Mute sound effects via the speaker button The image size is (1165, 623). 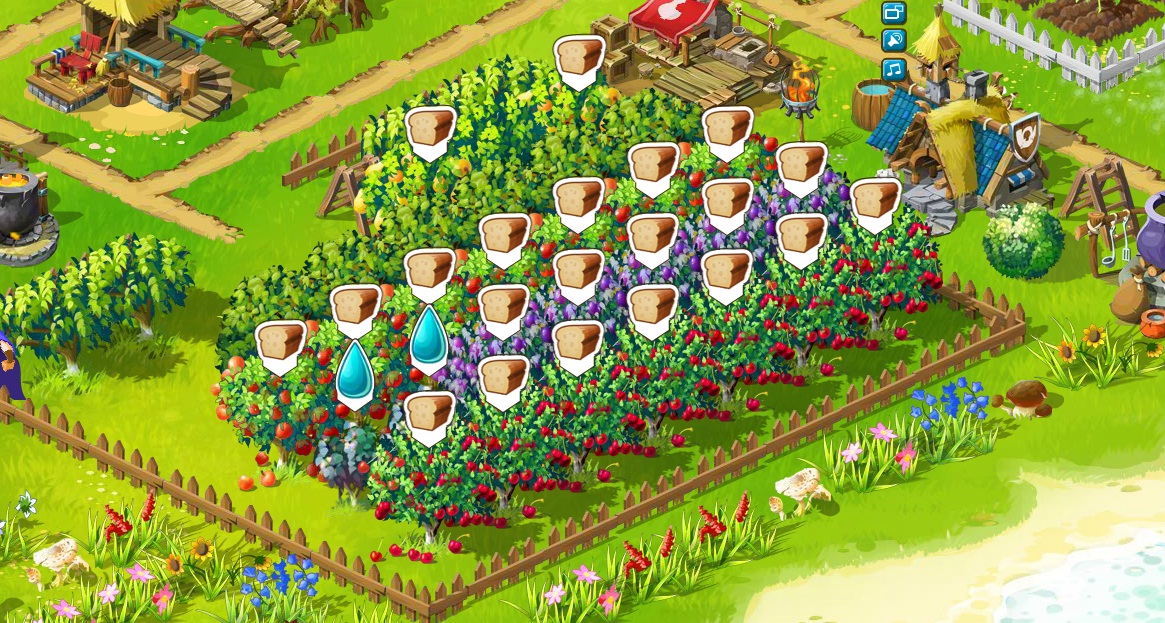pos(893,41)
